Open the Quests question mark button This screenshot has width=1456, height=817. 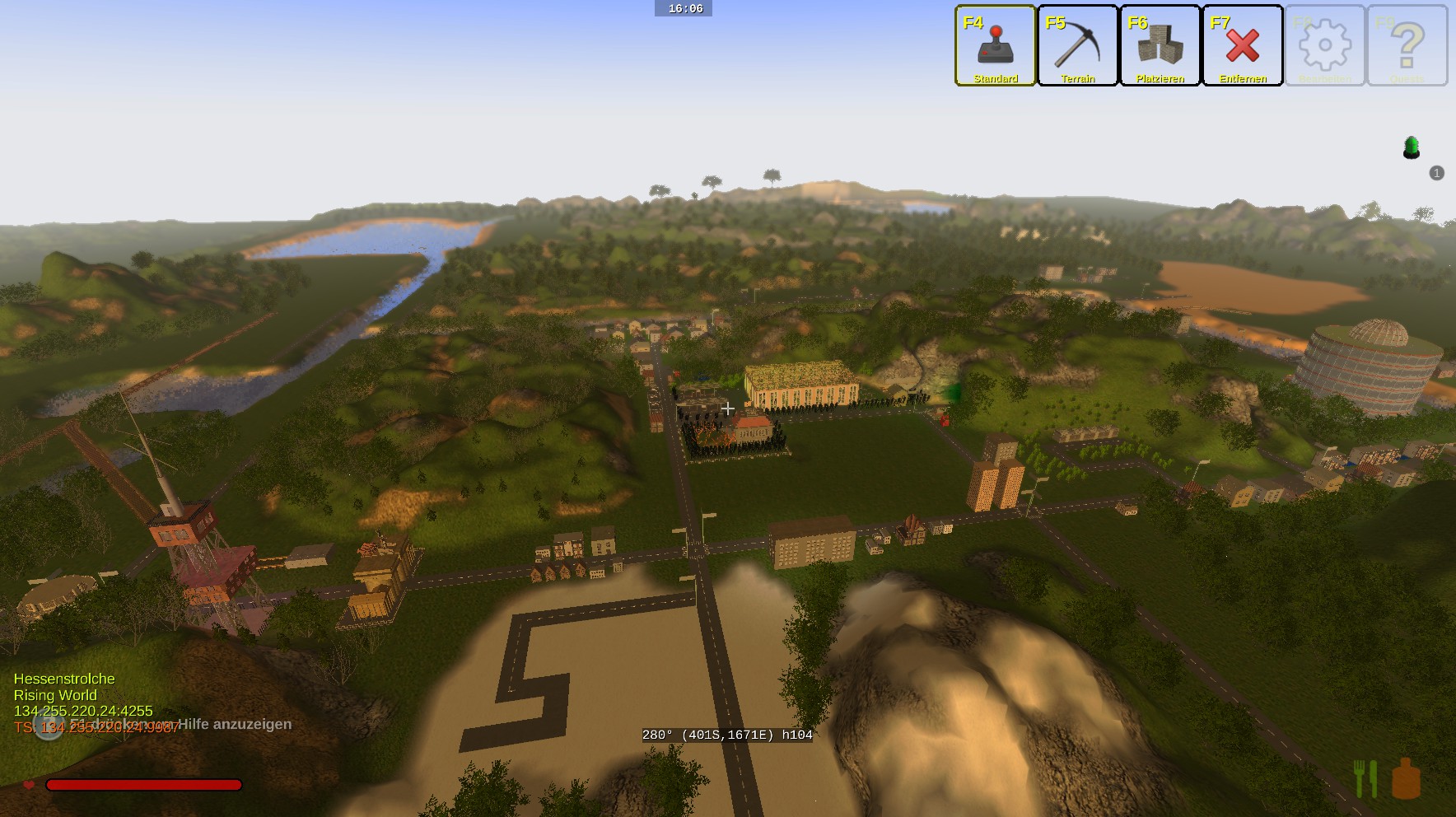[x=1407, y=45]
